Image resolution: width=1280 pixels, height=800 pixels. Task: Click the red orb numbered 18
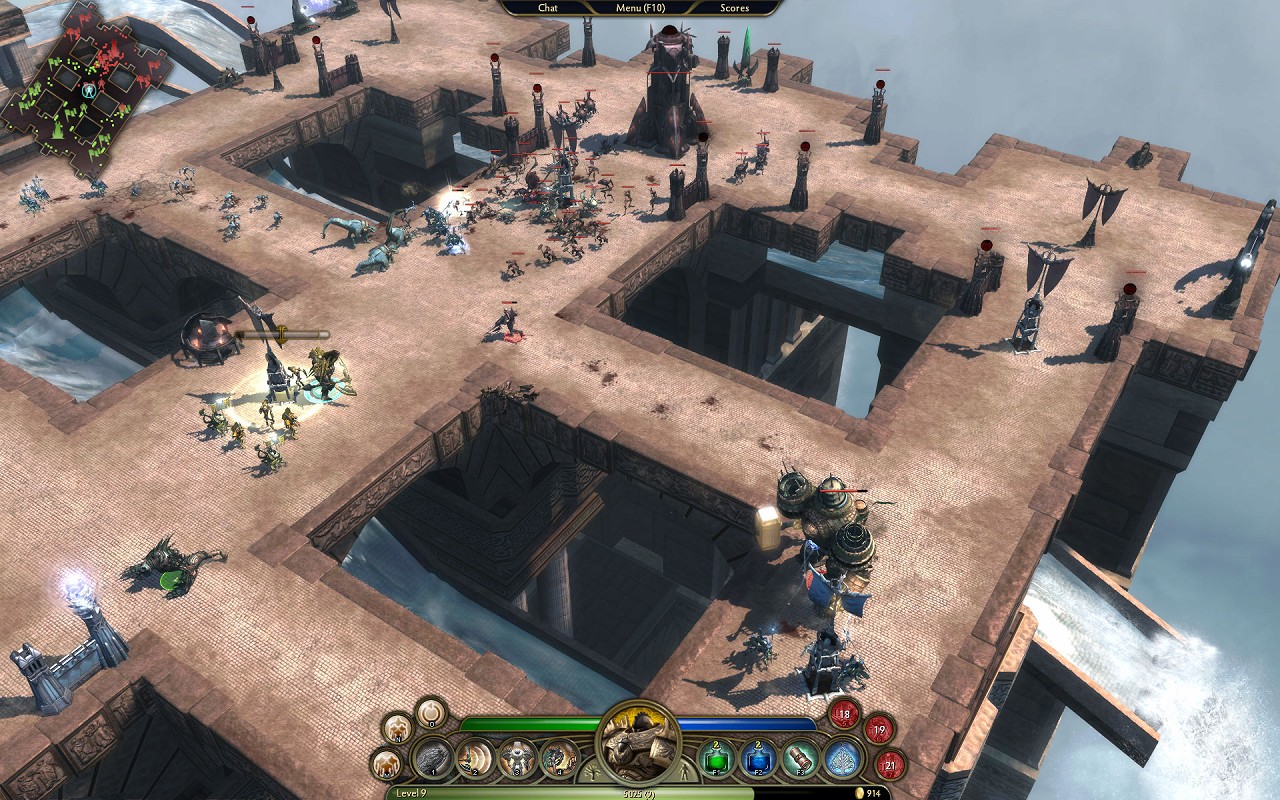pos(845,714)
